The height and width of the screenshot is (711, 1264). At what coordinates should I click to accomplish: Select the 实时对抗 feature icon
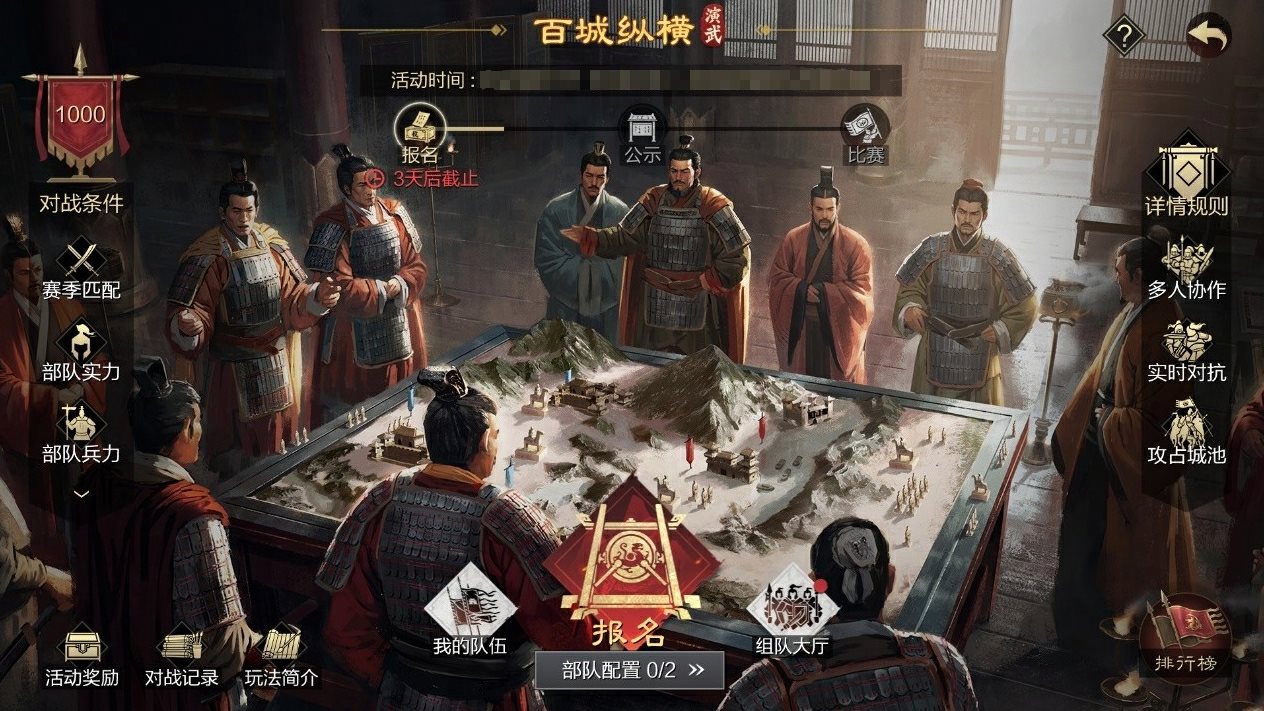pyautogui.click(x=1187, y=350)
